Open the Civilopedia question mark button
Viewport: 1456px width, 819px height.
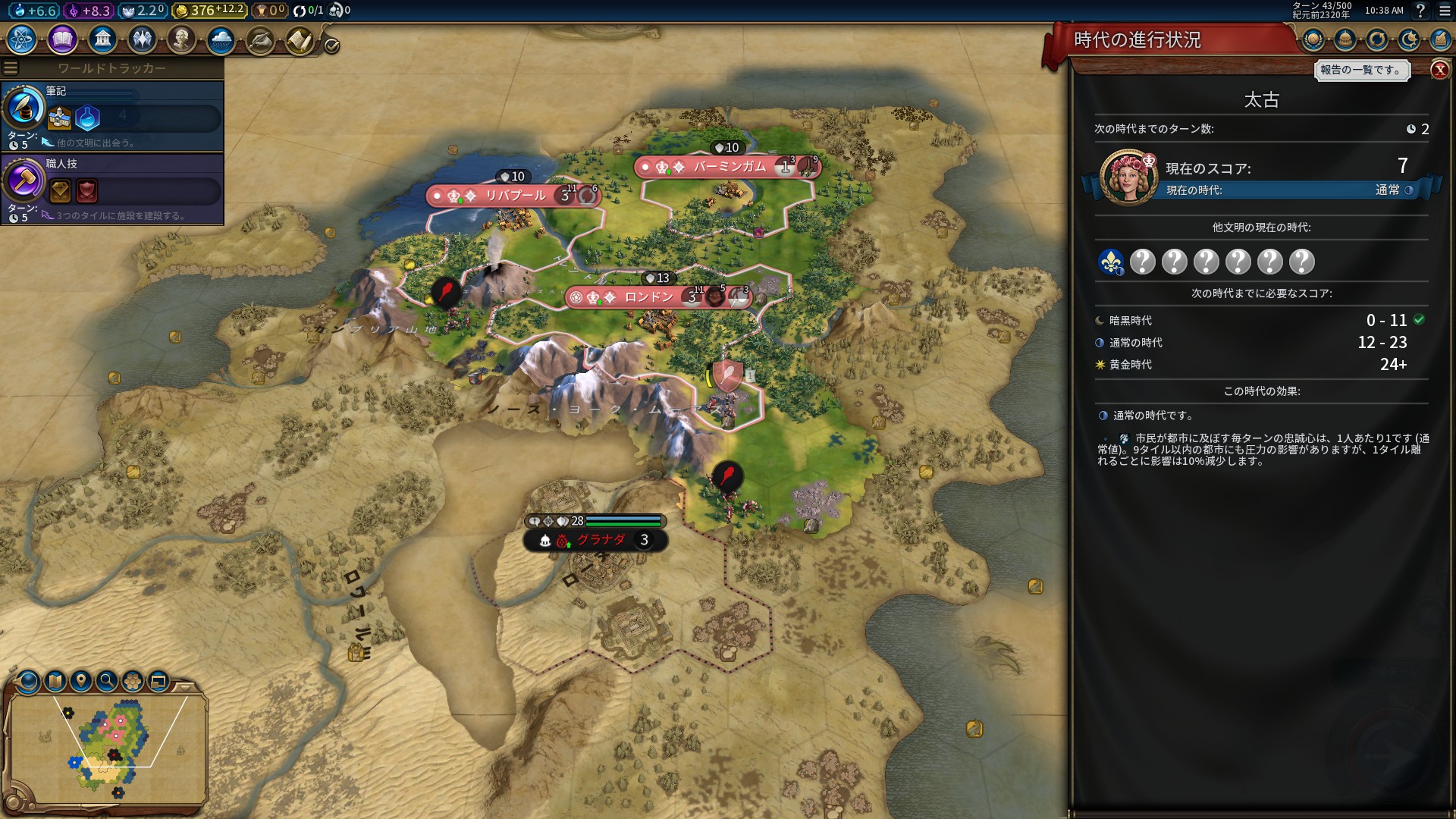[x=1420, y=11]
